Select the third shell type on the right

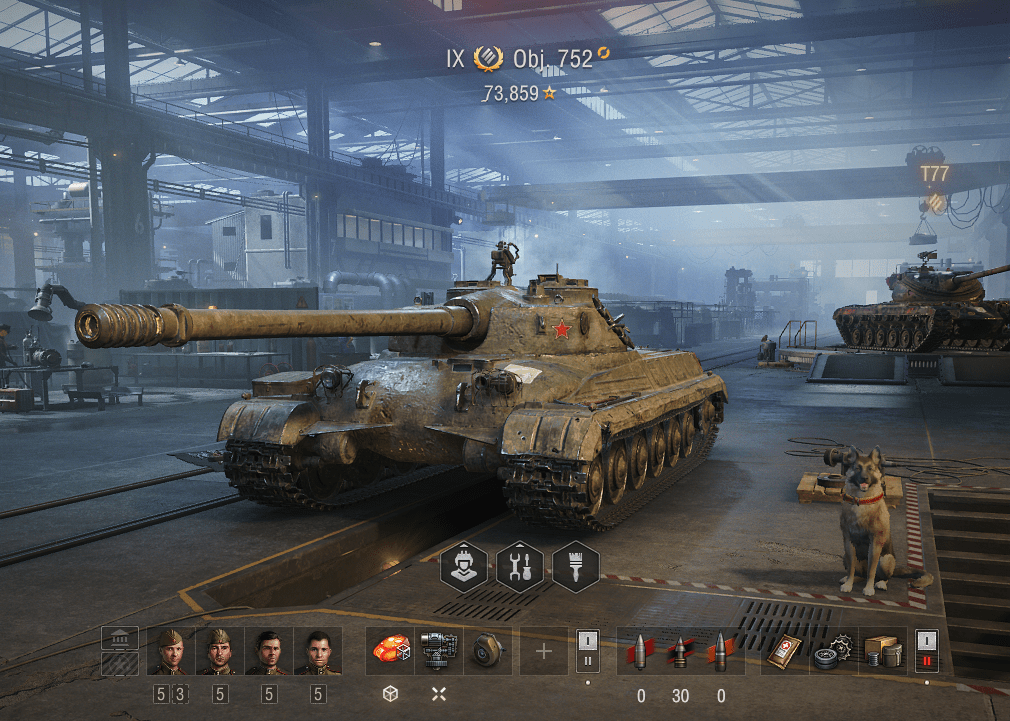(720, 652)
